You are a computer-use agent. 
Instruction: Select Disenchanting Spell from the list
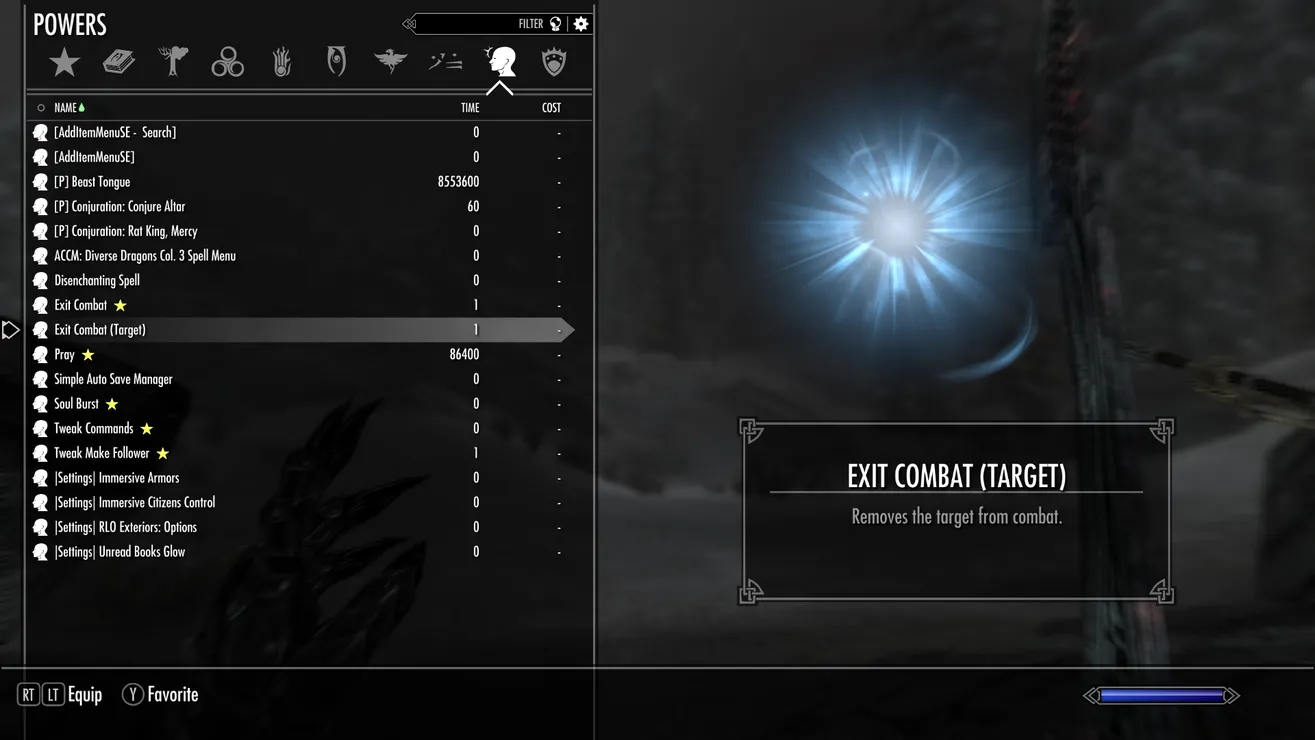click(x=97, y=281)
